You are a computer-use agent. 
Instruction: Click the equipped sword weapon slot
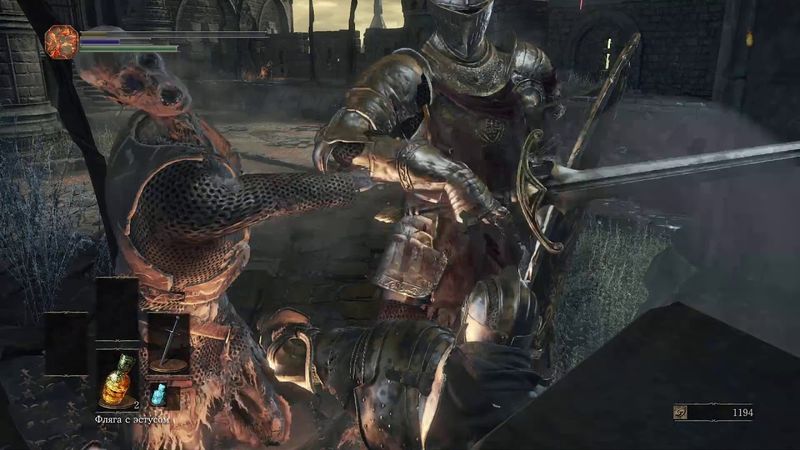[168, 343]
